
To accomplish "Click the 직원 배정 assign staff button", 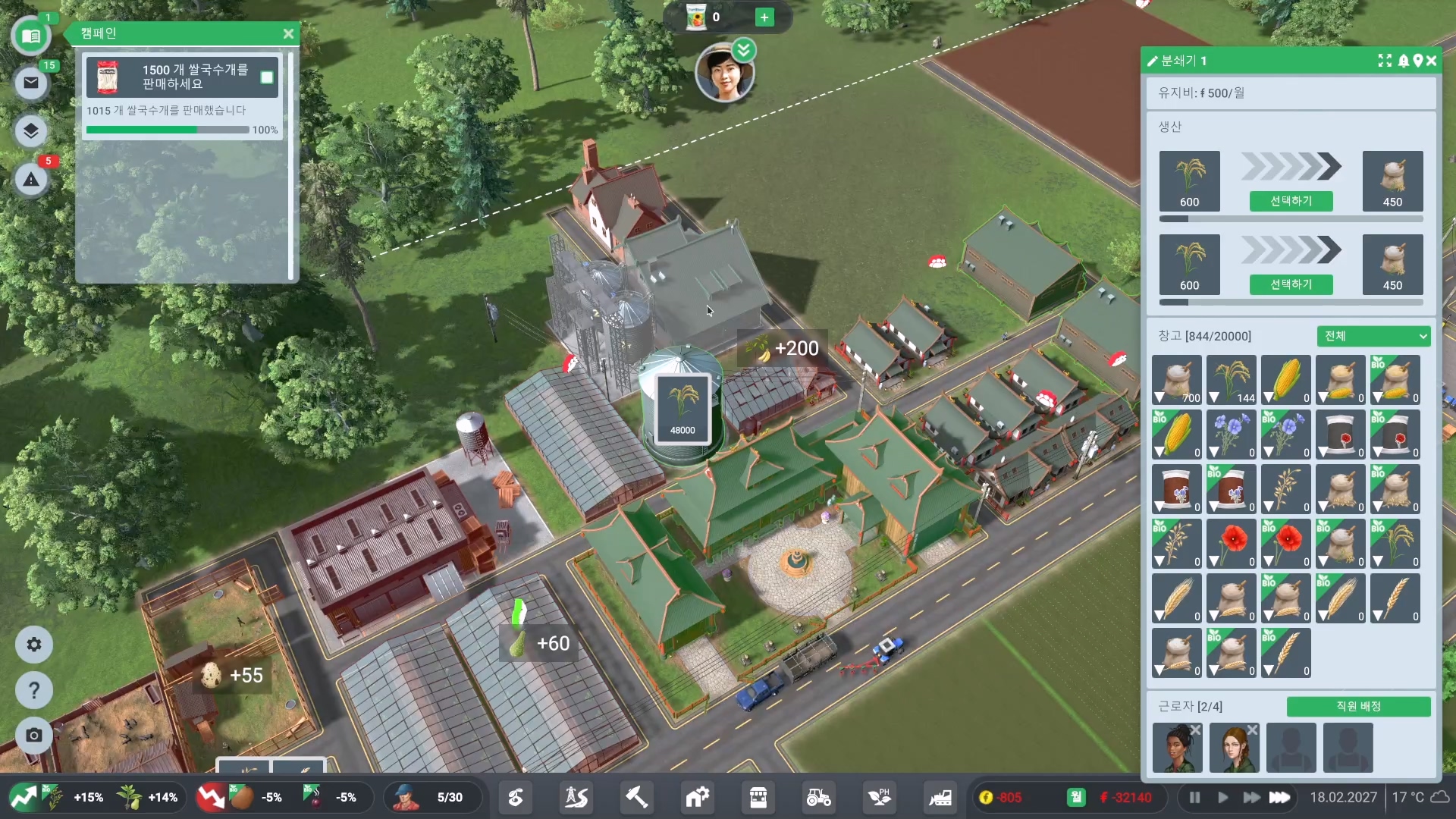I will 1358,707.
